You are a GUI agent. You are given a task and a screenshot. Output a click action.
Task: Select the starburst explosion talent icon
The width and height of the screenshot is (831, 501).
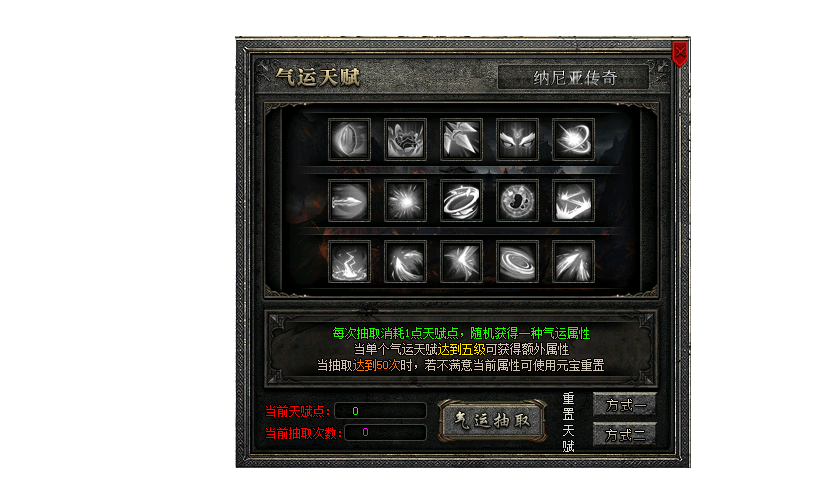406,200
